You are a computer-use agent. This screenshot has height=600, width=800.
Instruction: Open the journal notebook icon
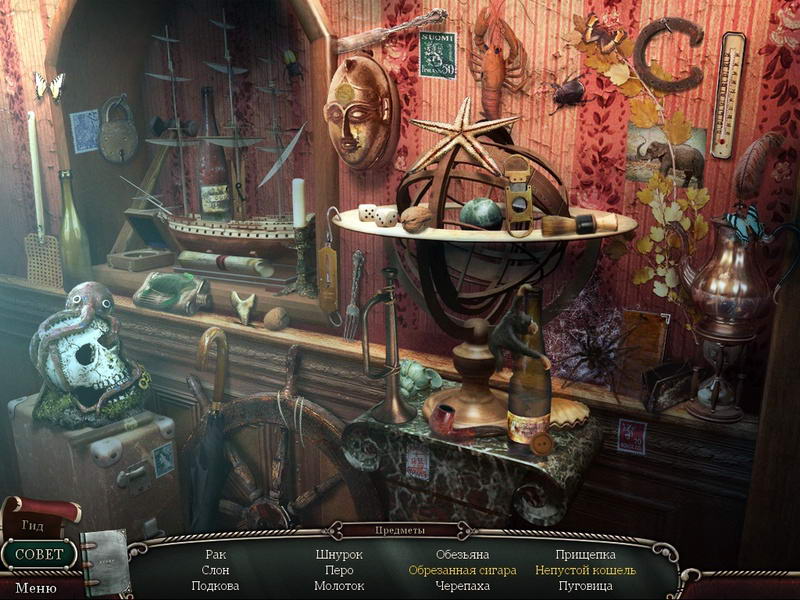[x=105, y=562]
